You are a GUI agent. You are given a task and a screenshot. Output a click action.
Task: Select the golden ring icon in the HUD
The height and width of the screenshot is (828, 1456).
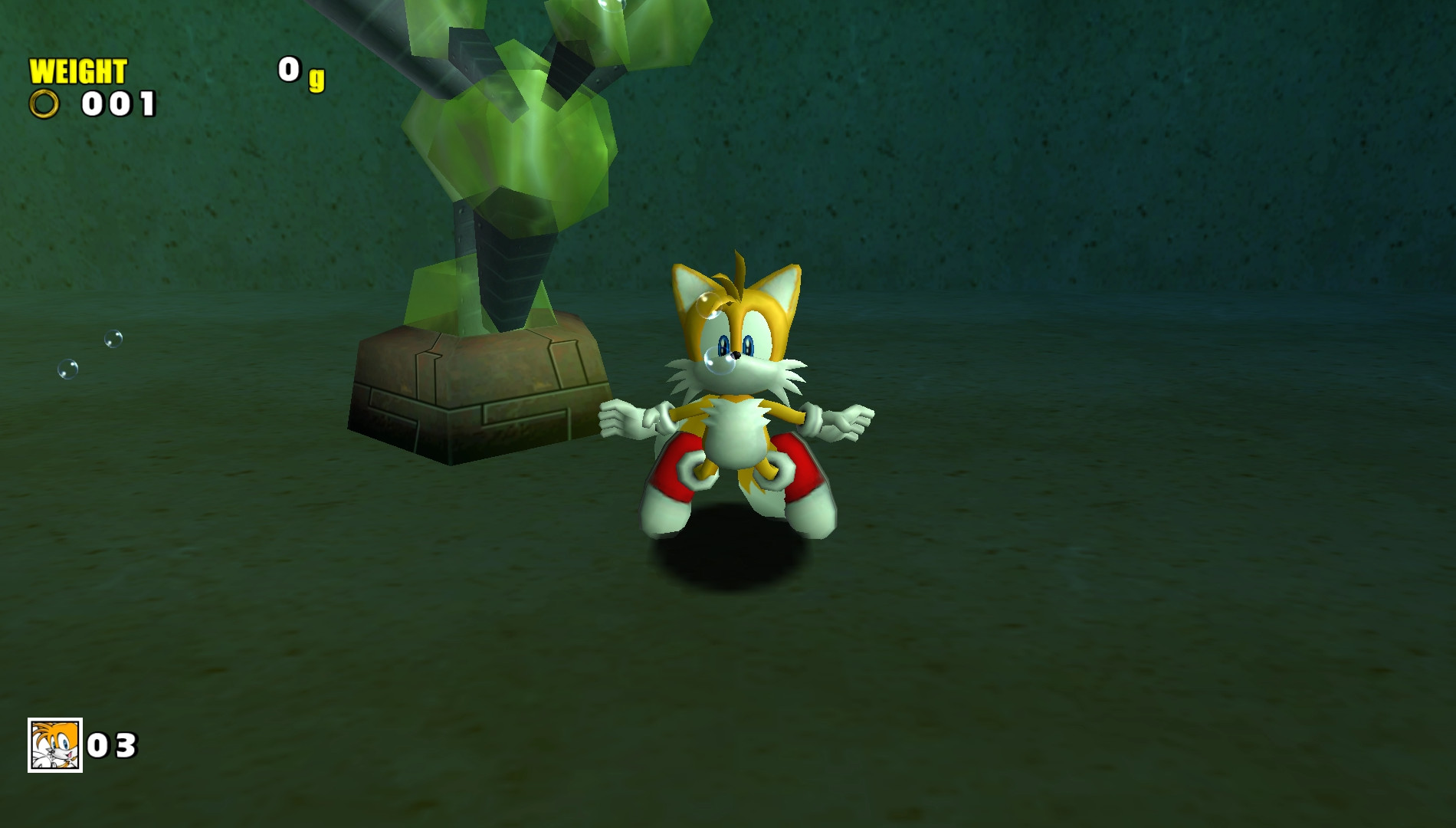click(x=44, y=103)
